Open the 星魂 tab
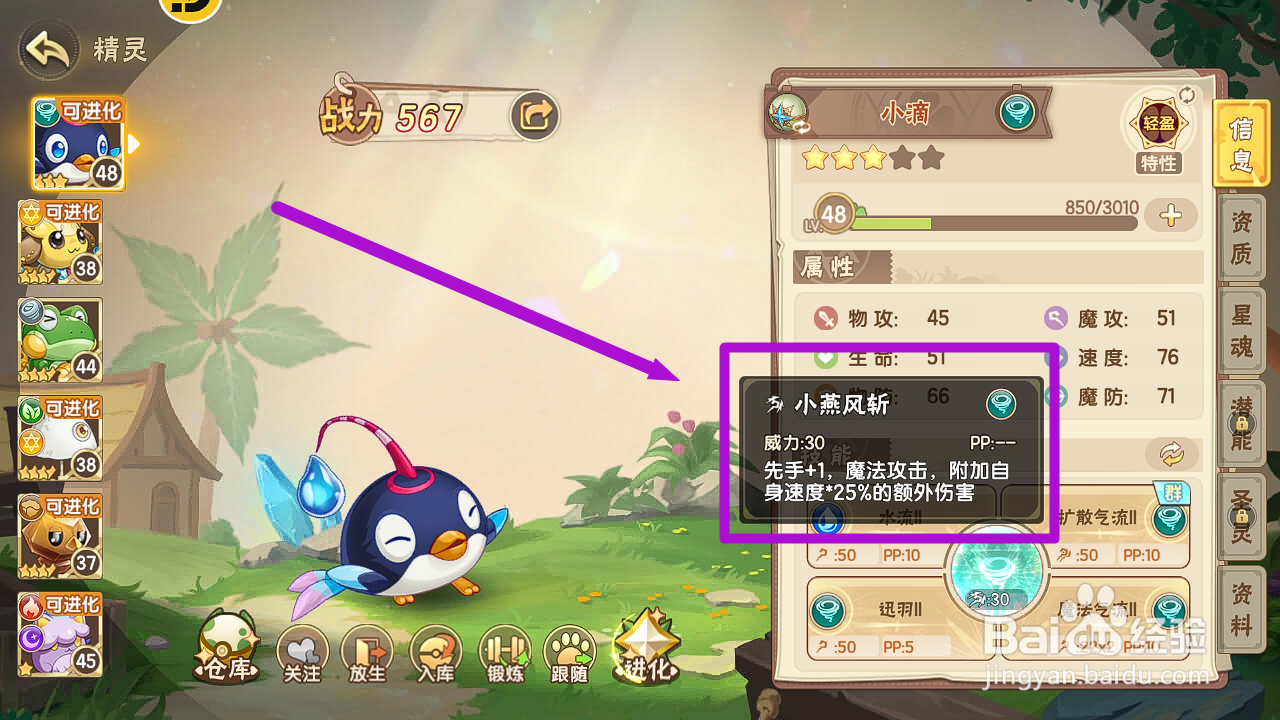The image size is (1280, 720). coord(1240,332)
